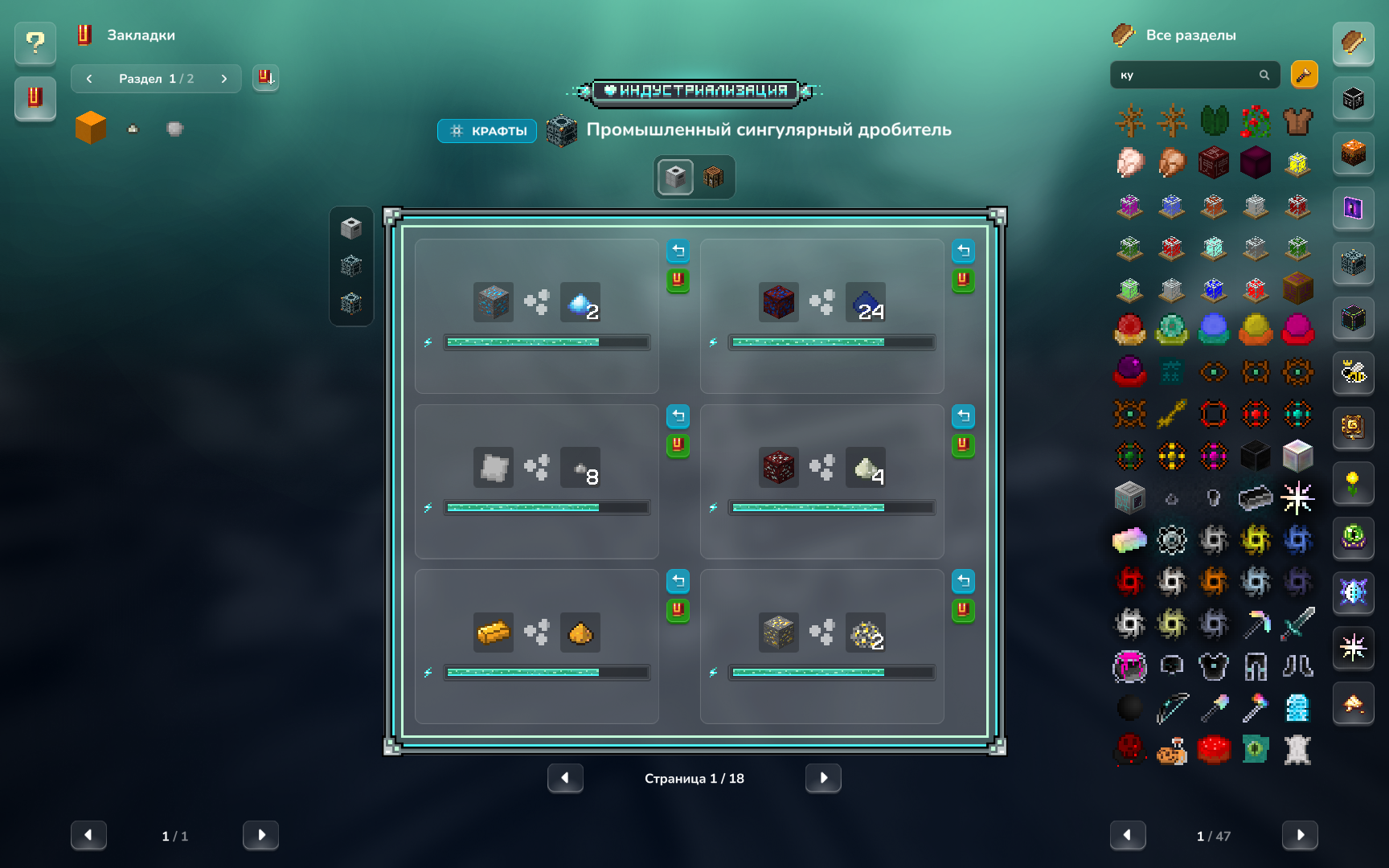Select the gold ingot recipe input
The width and height of the screenshot is (1389, 868).
[x=494, y=633]
